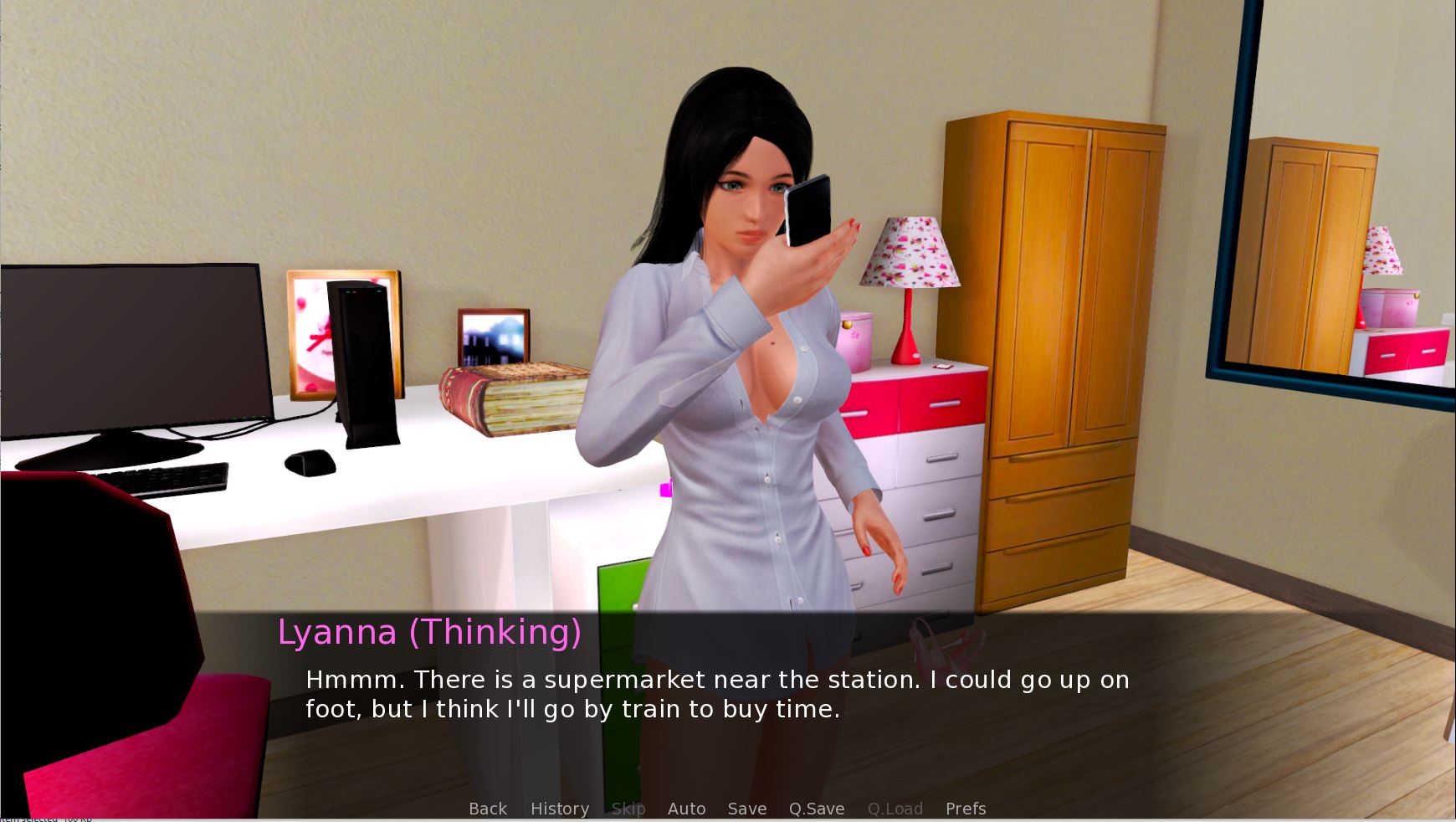Screen dimensions: 1456x822
Task: Open the History log
Action: (560, 809)
